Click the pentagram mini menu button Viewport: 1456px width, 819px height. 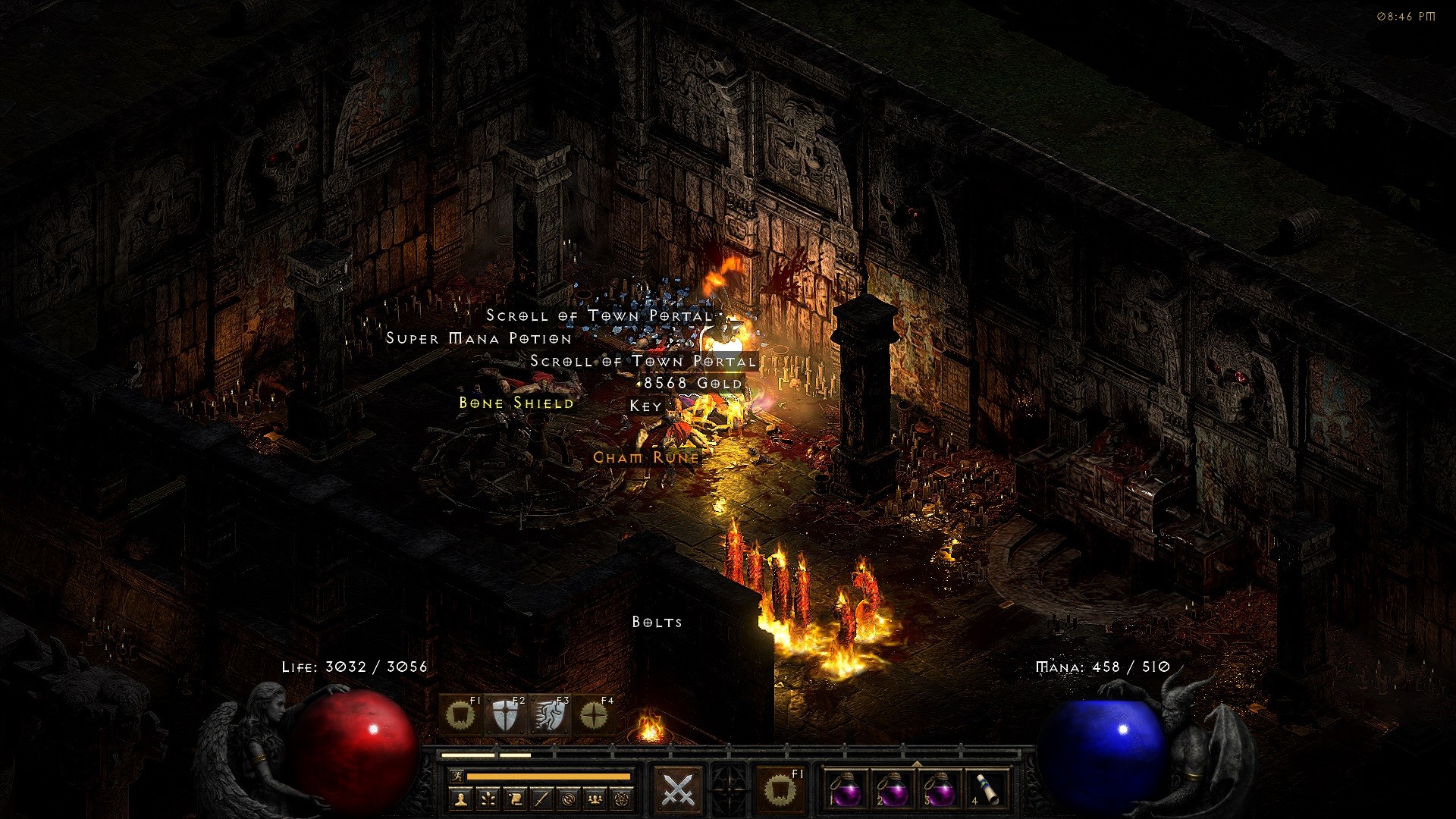[622, 799]
